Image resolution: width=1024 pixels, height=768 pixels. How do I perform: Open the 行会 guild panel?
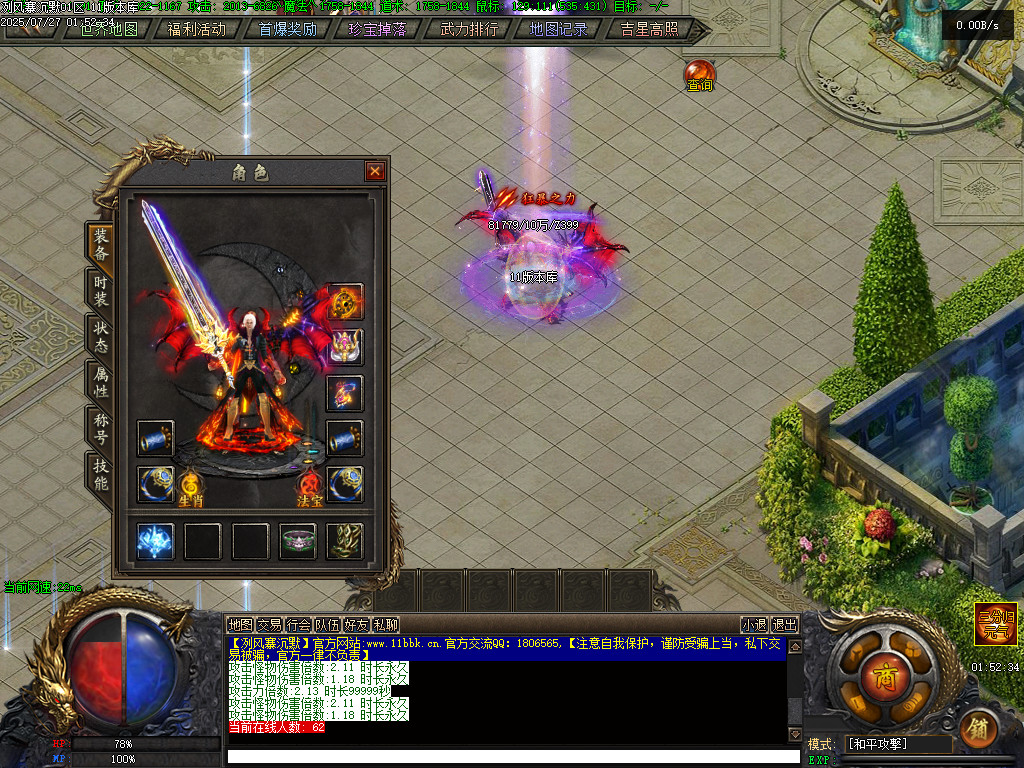(x=298, y=625)
